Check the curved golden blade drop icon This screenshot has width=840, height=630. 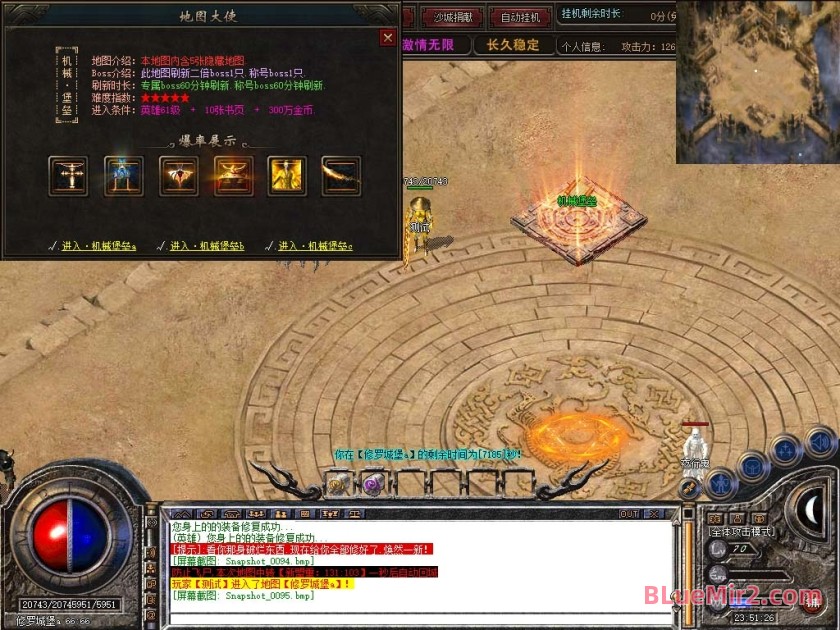tap(341, 176)
